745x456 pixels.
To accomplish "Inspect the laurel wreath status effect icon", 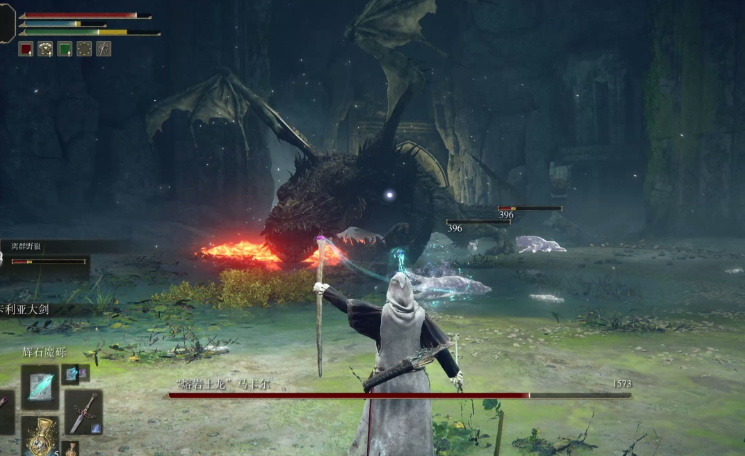I will (45, 48).
